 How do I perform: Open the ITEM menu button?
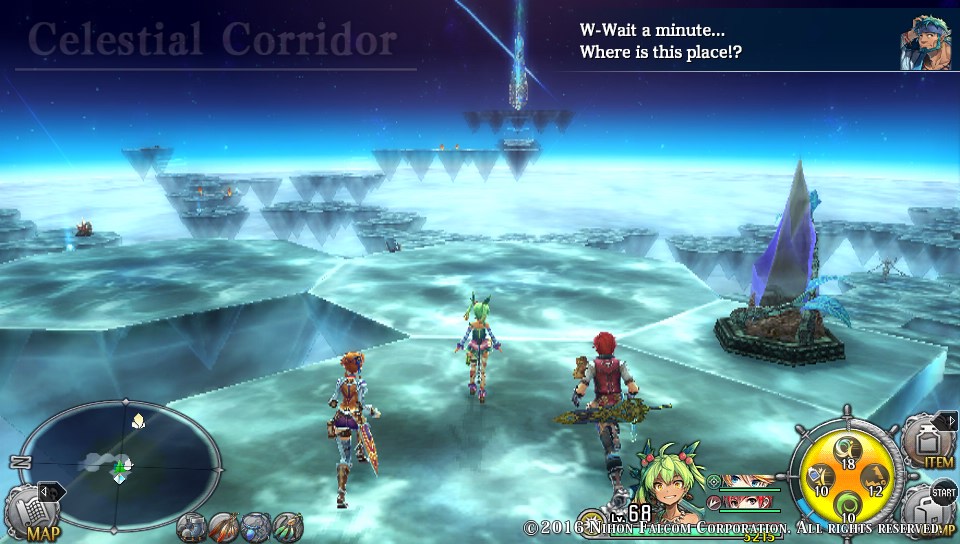928,441
